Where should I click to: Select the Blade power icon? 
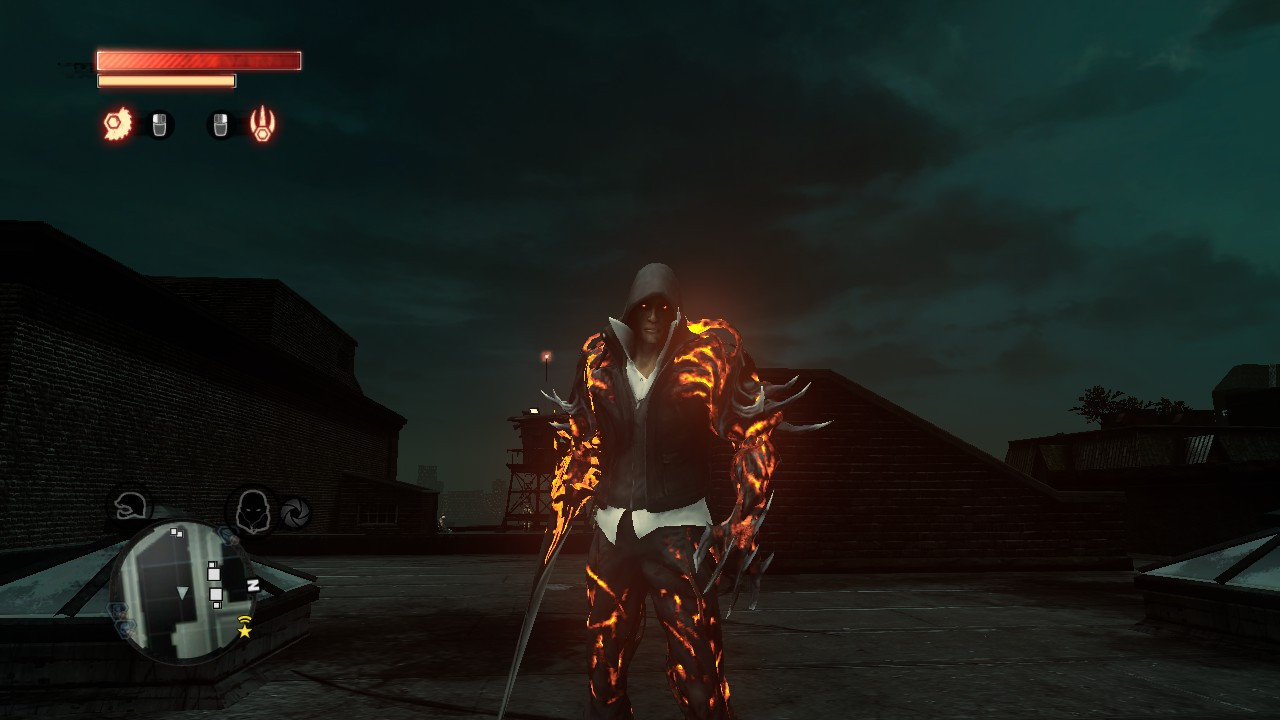pos(118,124)
